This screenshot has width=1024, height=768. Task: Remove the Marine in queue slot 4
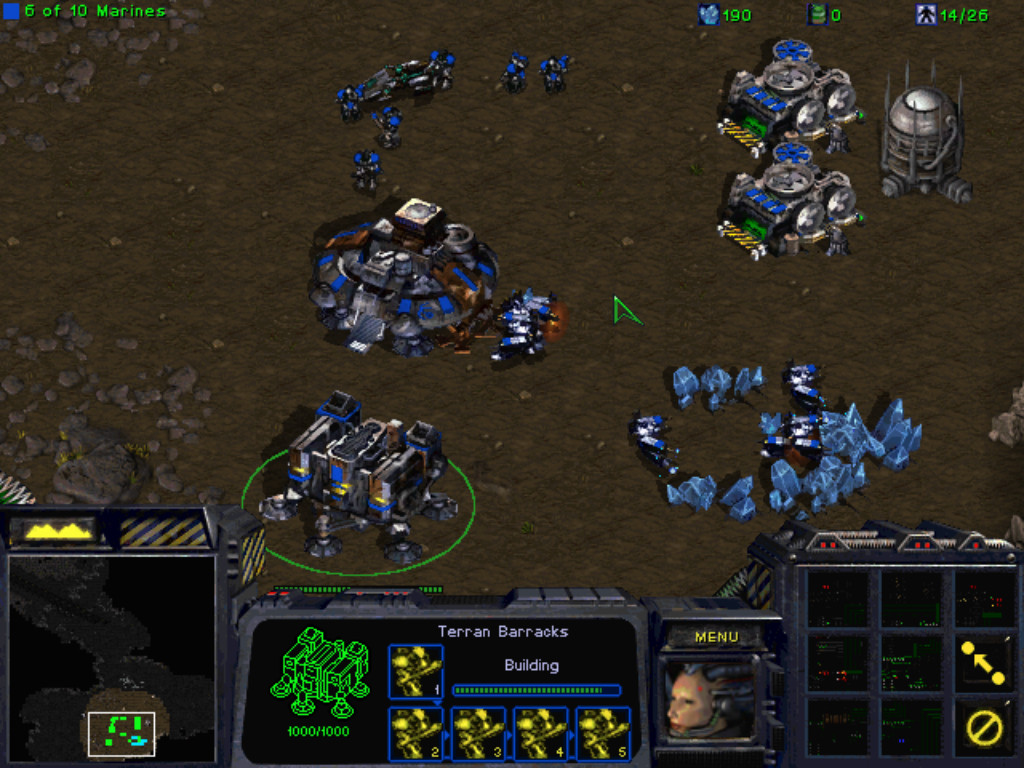541,733
